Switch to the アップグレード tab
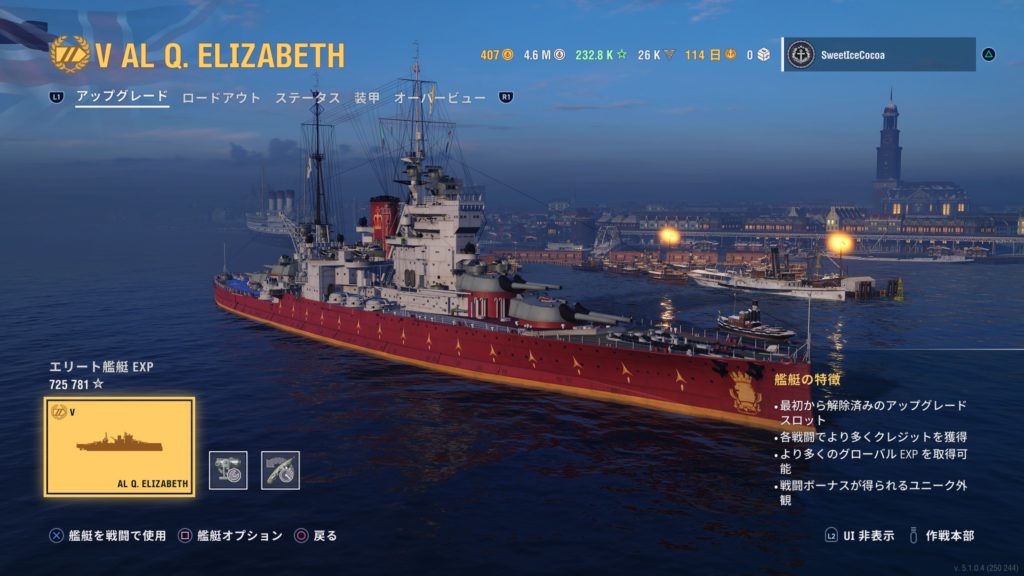Image resolution: width=1024 pixels, height=576 pixels. pos(122,98)
